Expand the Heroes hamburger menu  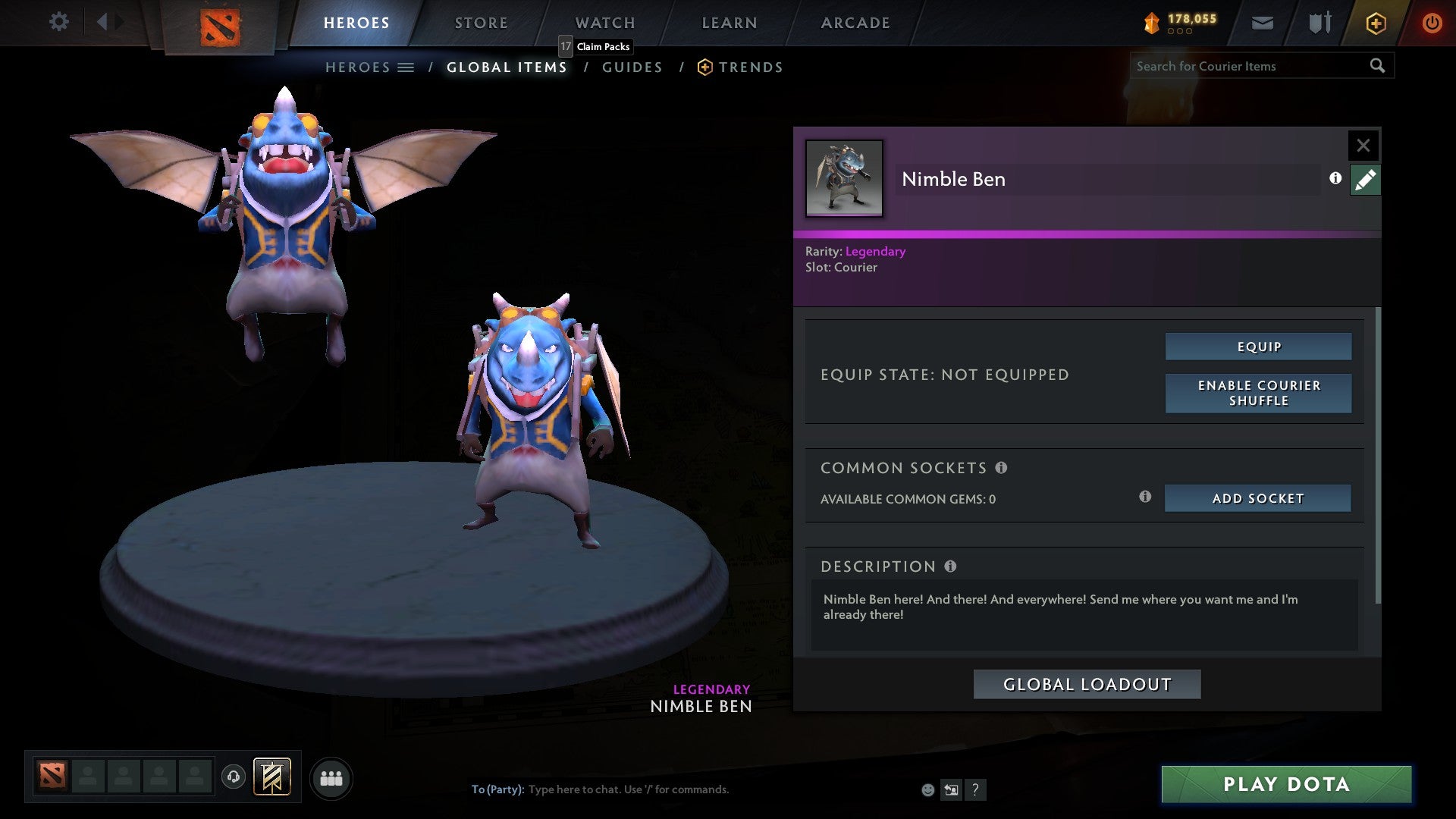coord(407,67)
